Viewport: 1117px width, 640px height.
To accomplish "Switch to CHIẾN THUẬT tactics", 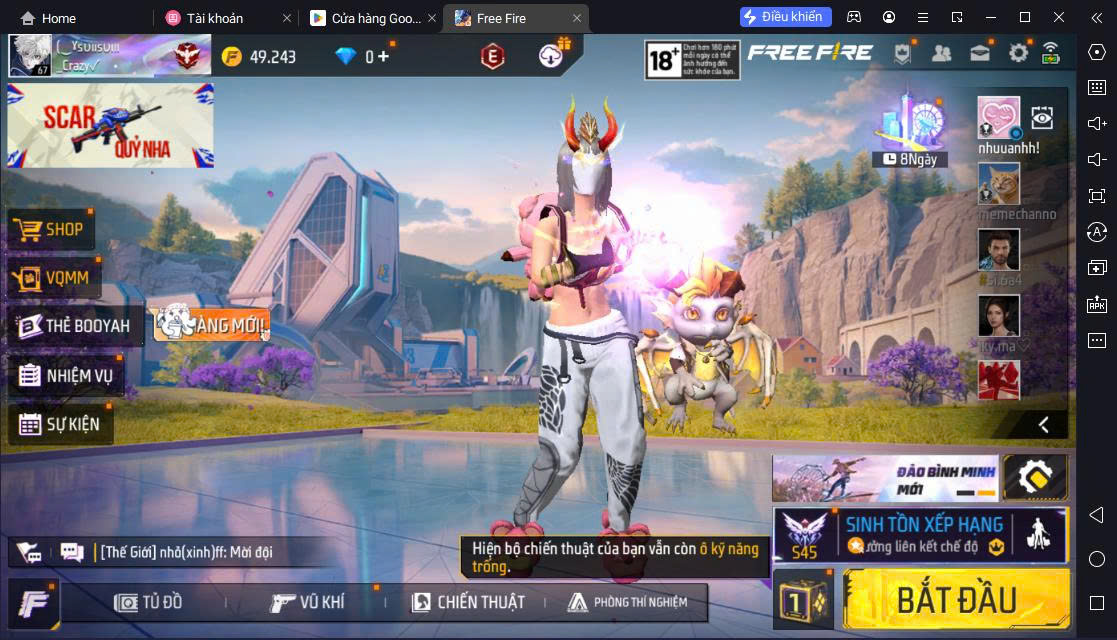I will click(x=467, y=602).
